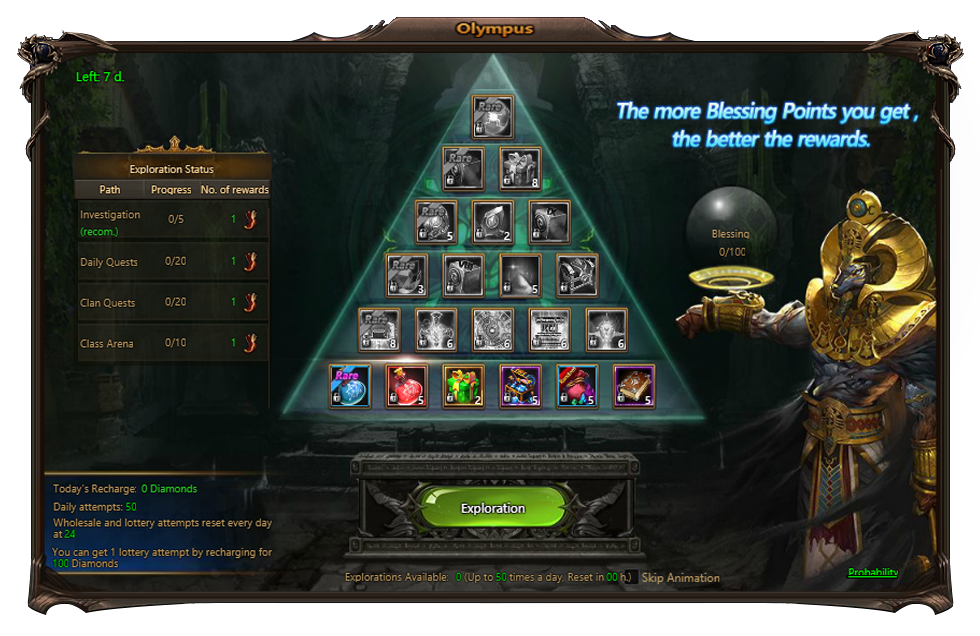Select the Investigation path row
This screenshot has height=636, width=980.
(x=172, y=222)
